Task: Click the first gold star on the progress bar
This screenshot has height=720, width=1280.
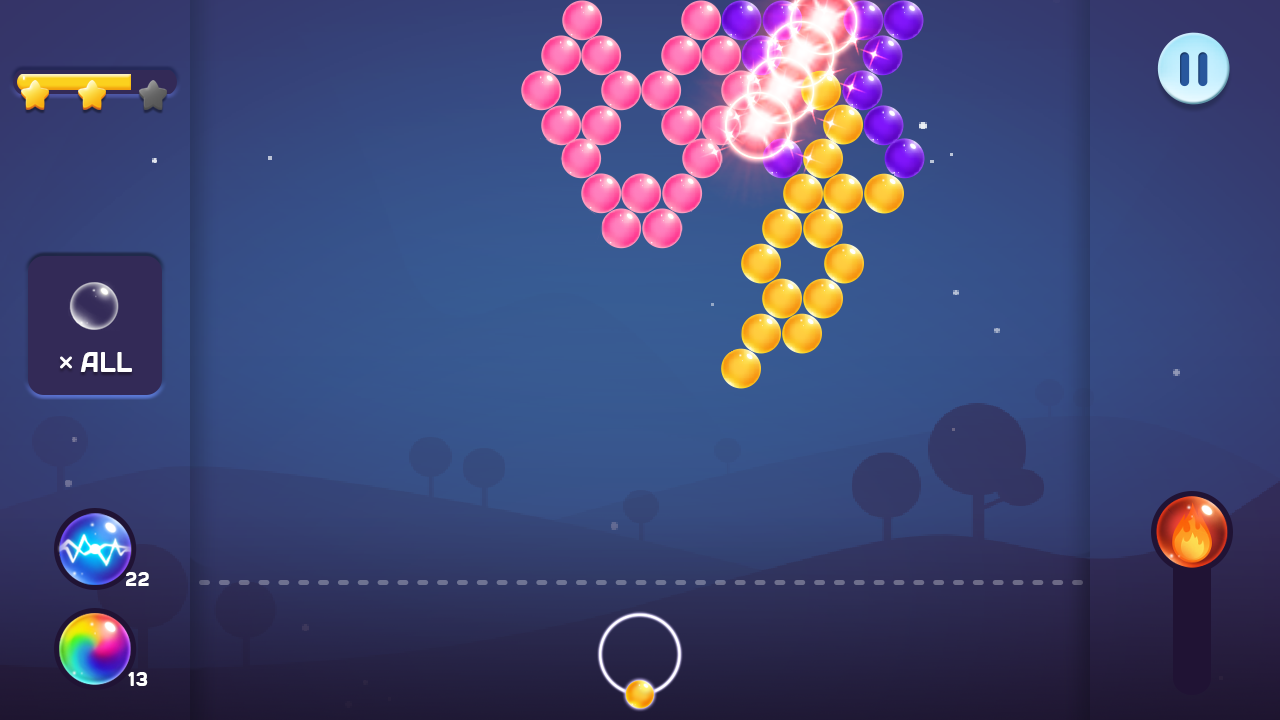Action: [37, 94]
